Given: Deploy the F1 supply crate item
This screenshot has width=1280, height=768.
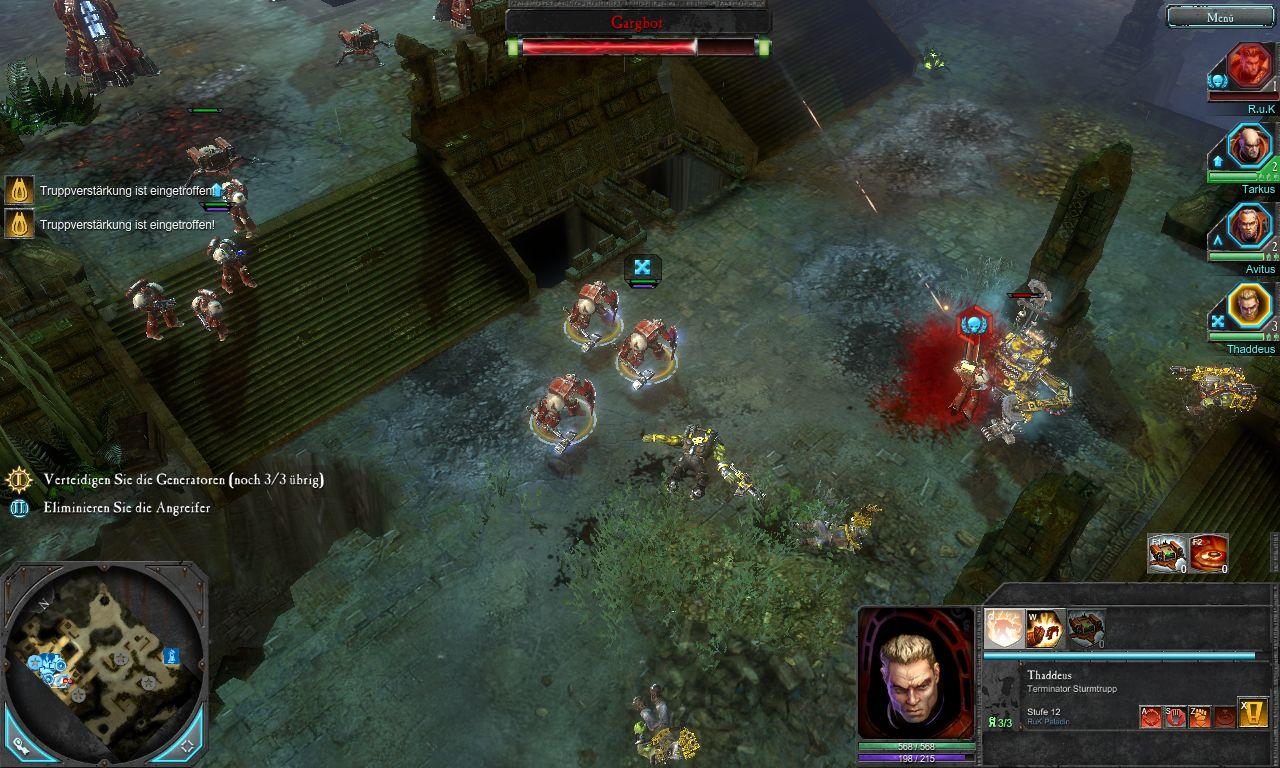Looking at the screenshot, I should point(1167,553).
